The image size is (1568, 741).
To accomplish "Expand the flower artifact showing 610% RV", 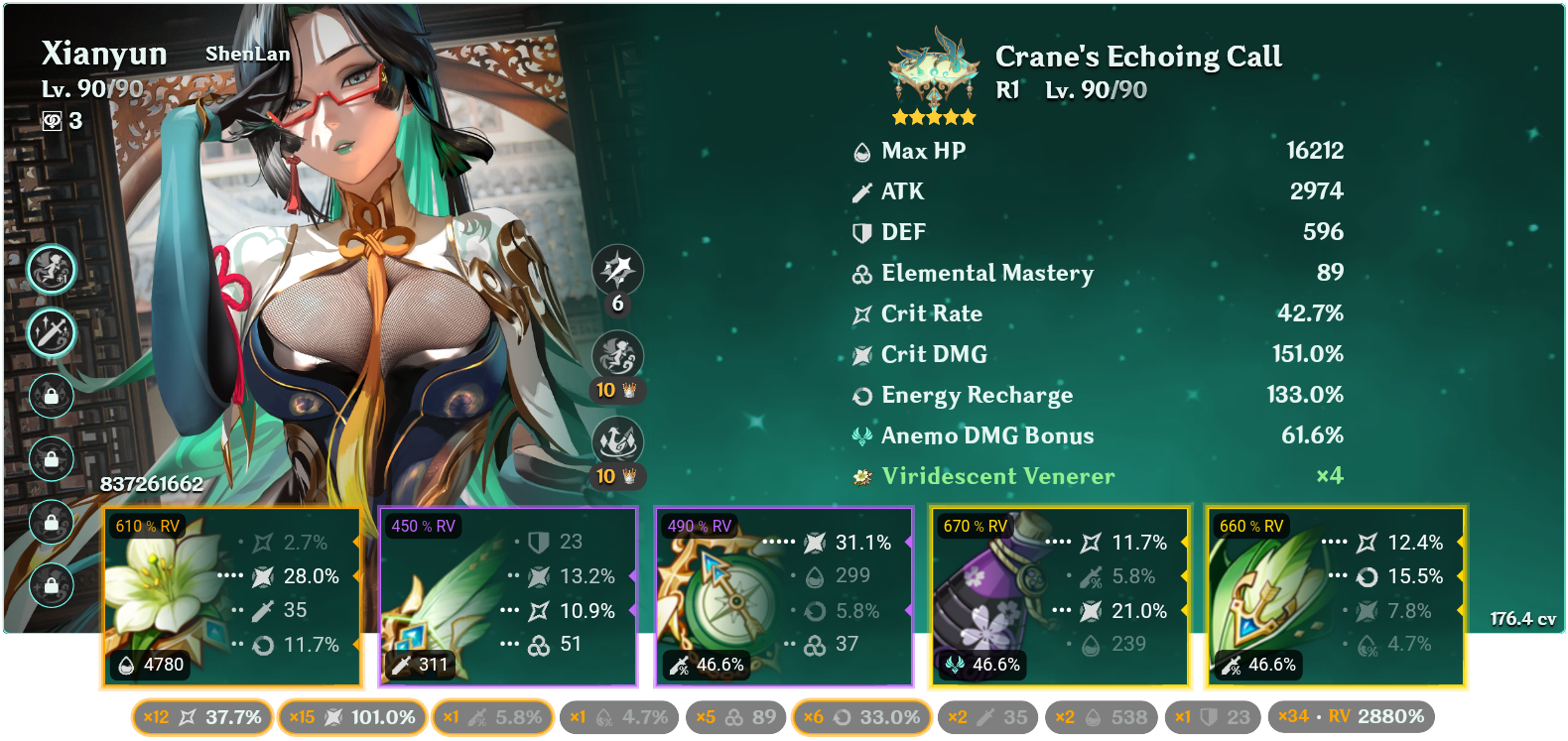I will (233, 595).
